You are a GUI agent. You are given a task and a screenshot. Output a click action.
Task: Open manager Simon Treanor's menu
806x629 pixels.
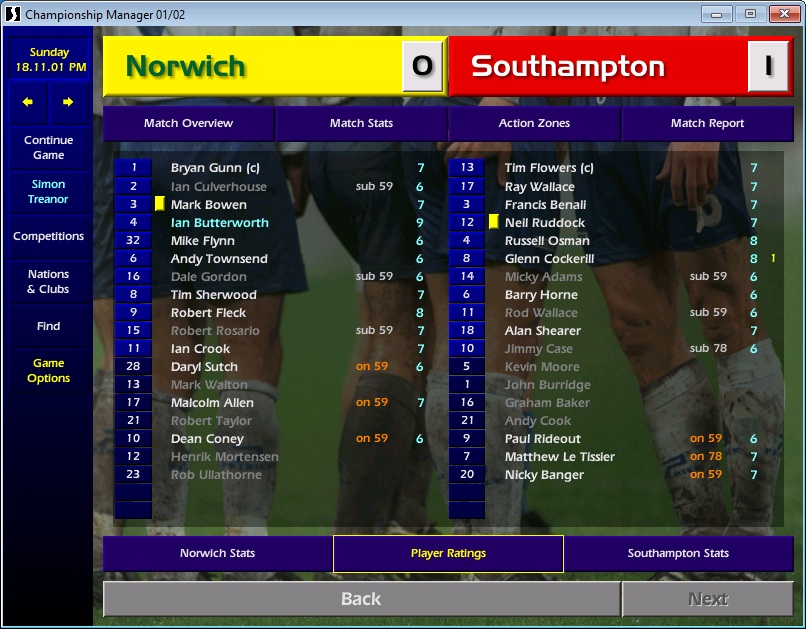click(49, 192)
